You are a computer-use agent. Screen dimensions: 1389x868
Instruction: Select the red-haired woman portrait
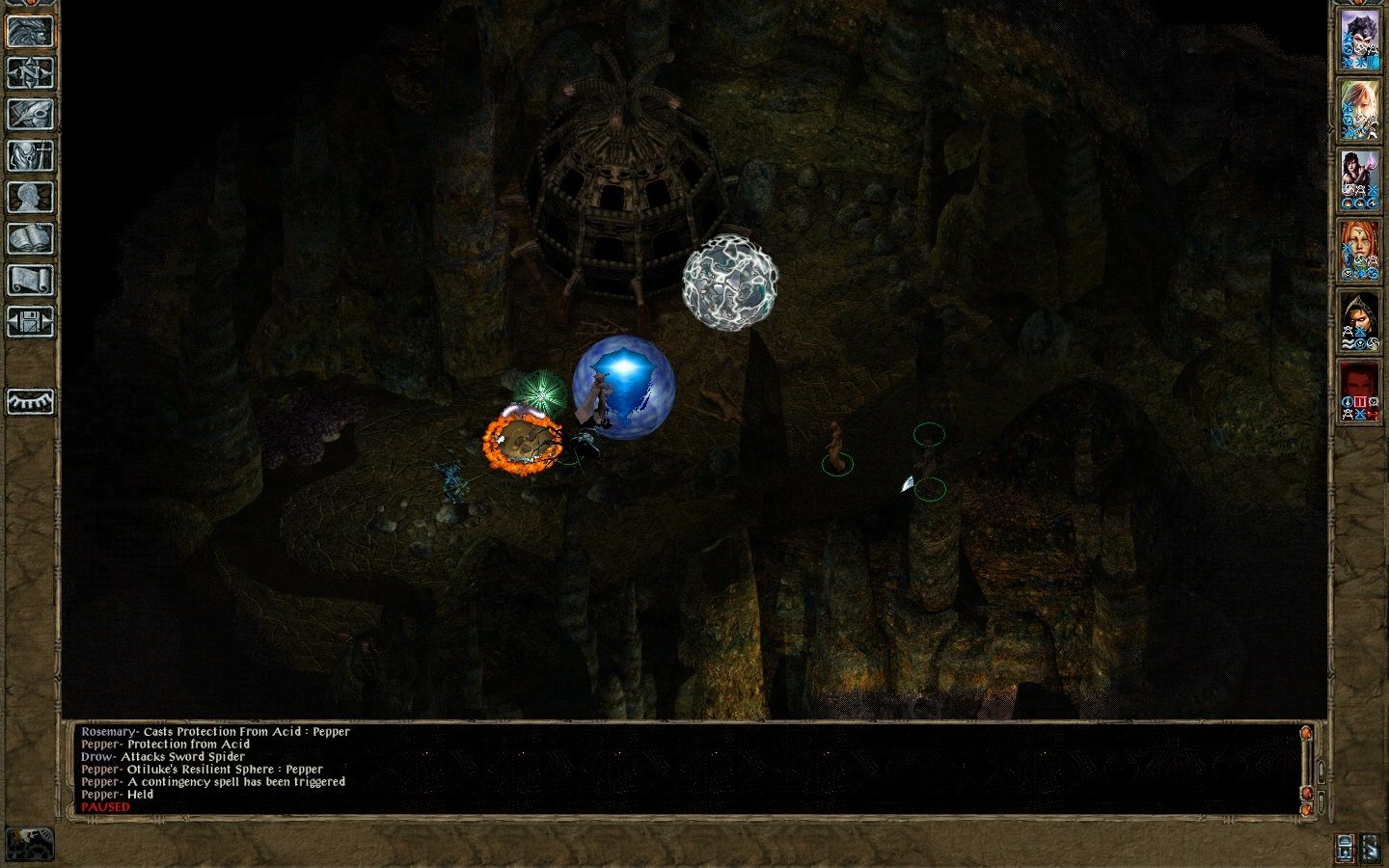(x=1359, y=250)
